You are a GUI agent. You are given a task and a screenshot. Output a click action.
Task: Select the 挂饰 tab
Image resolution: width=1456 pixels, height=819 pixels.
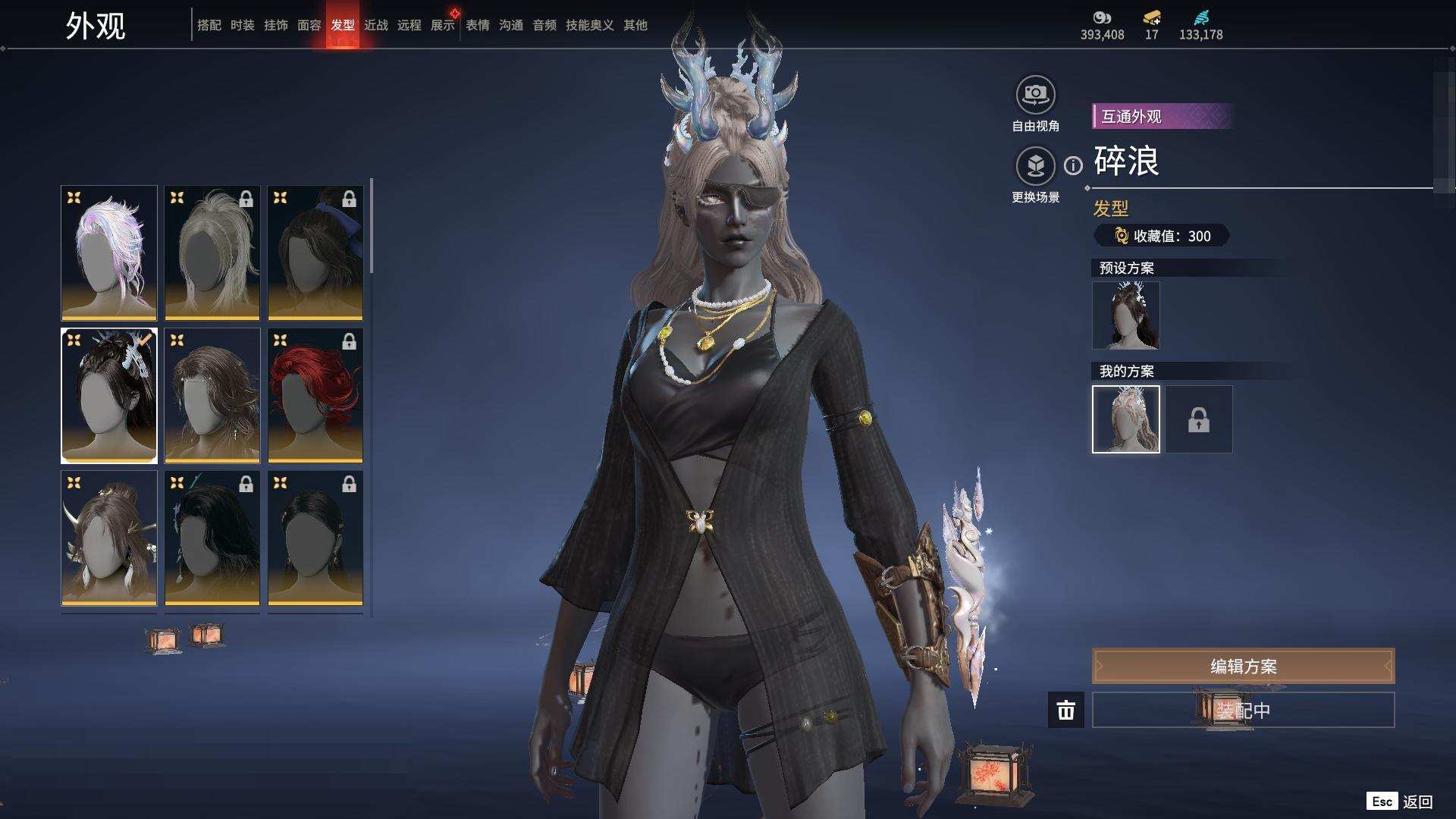click(x=275, y=25)
